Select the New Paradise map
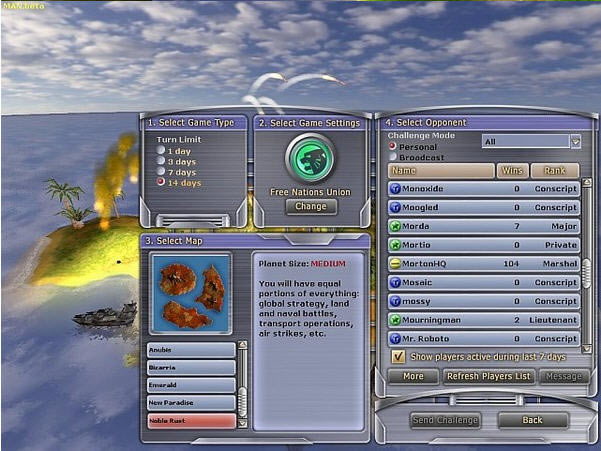Viewport: 601px width, 451px height. click(x=192, y=402)
